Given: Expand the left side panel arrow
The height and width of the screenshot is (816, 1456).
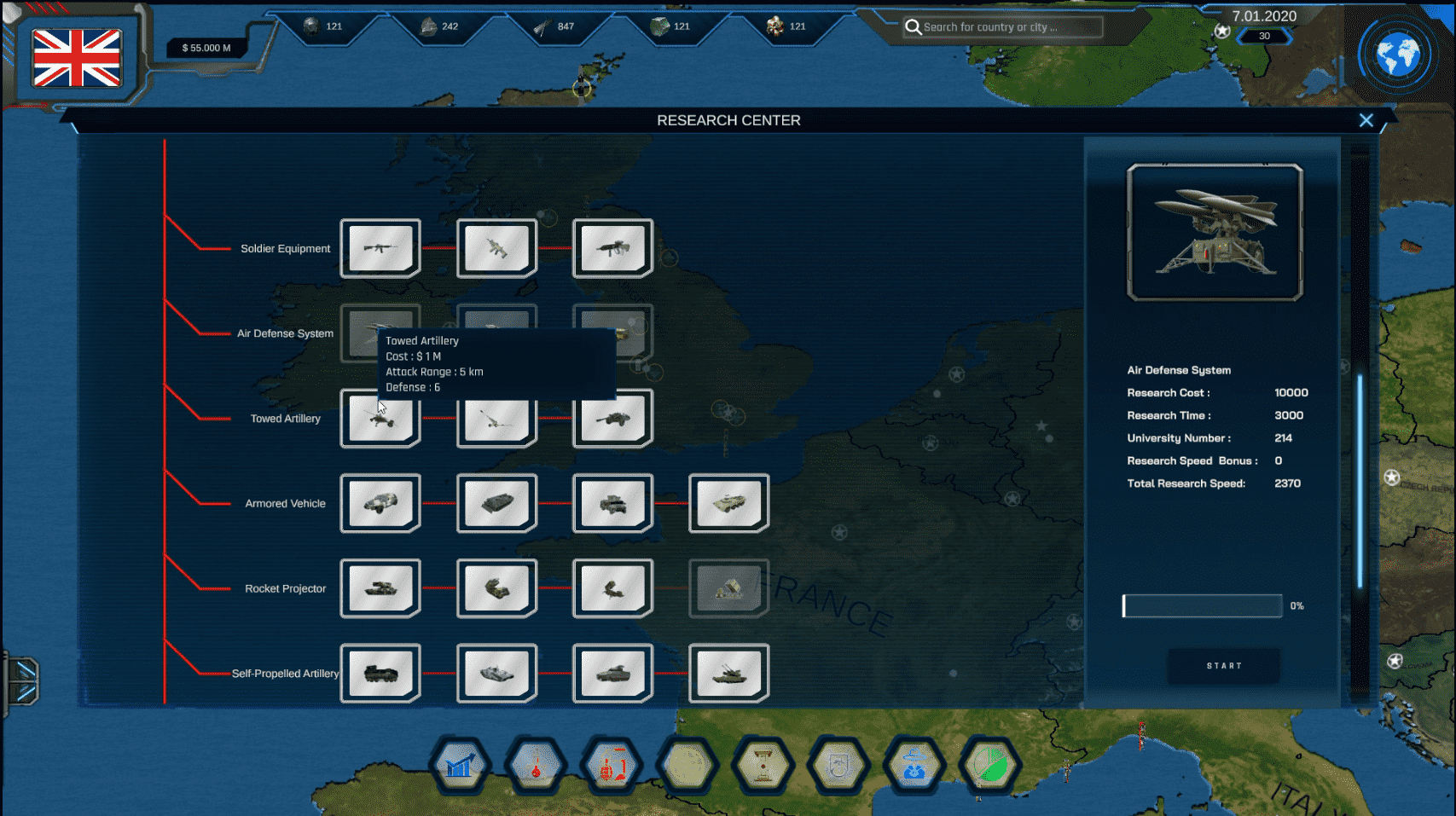Looking at the screenshot, I should [22, 680].
